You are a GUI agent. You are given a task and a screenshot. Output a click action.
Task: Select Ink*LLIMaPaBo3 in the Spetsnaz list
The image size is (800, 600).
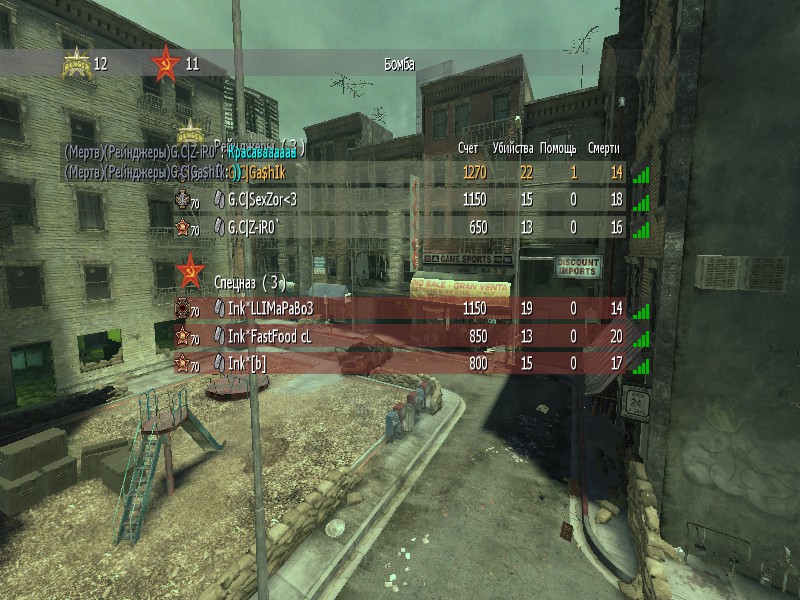[400, 309]
